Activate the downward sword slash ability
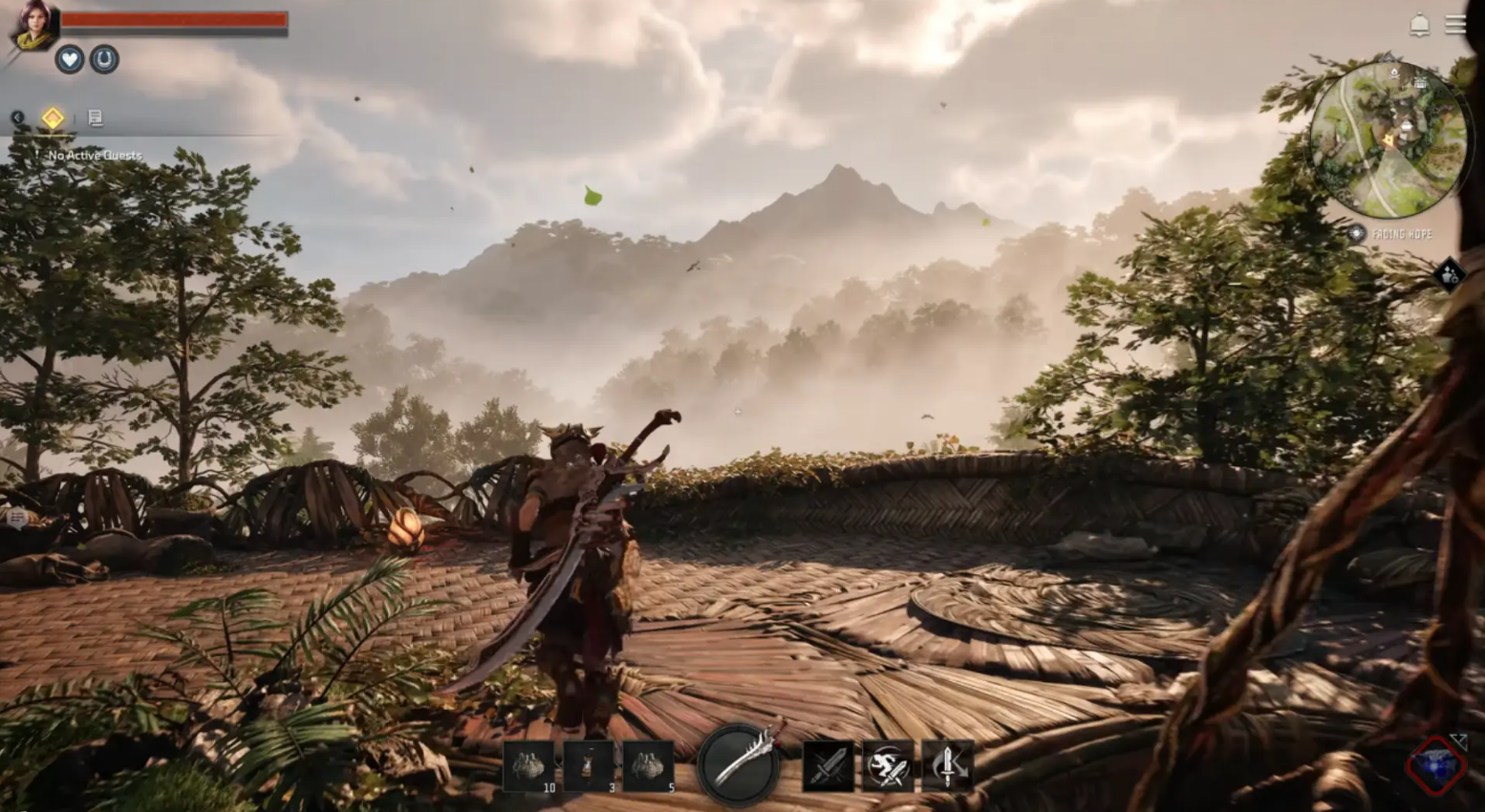1485x812 pixels. [947, 766]
